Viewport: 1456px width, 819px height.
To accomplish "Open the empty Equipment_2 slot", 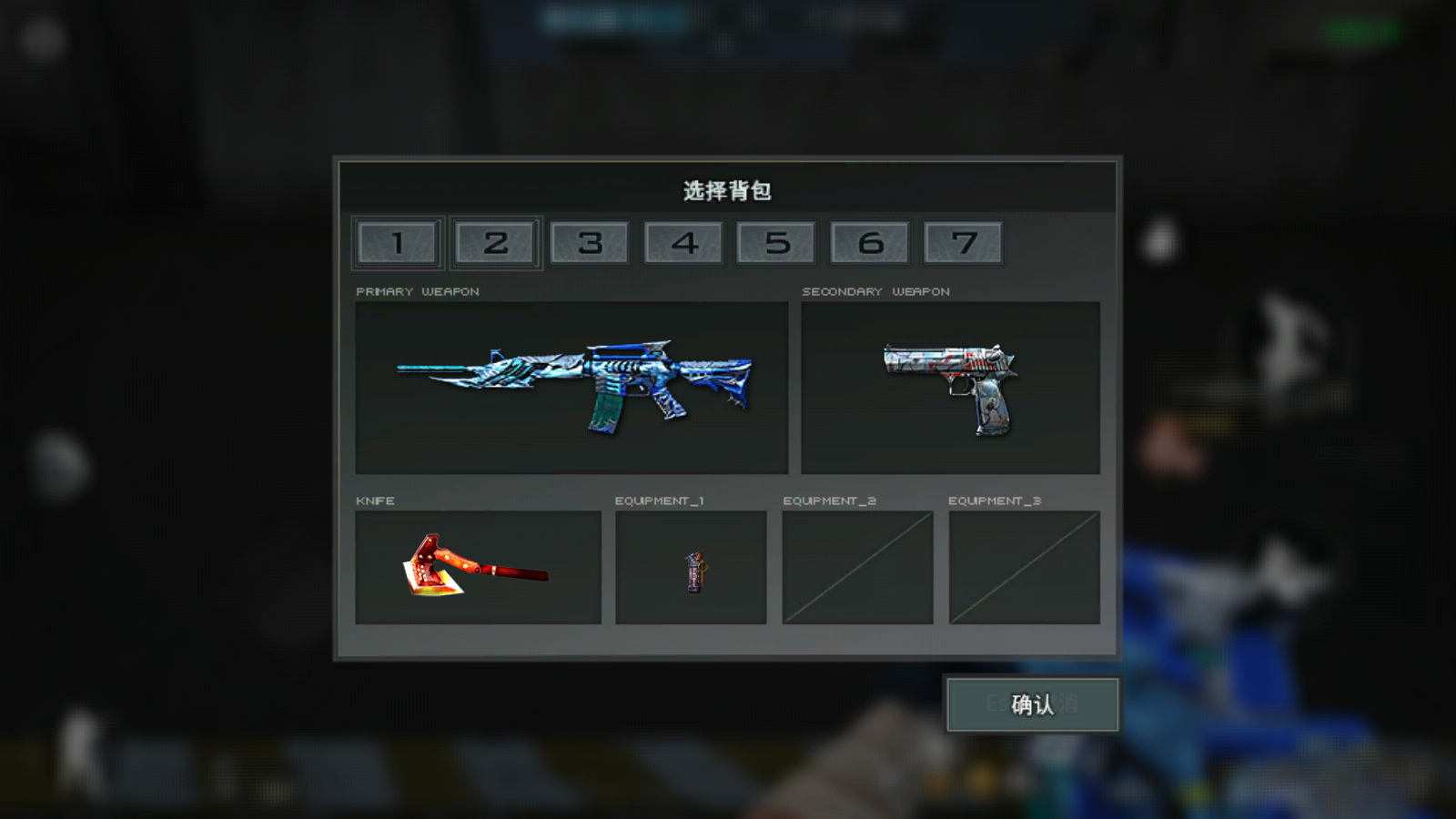I will click(856, 566).
